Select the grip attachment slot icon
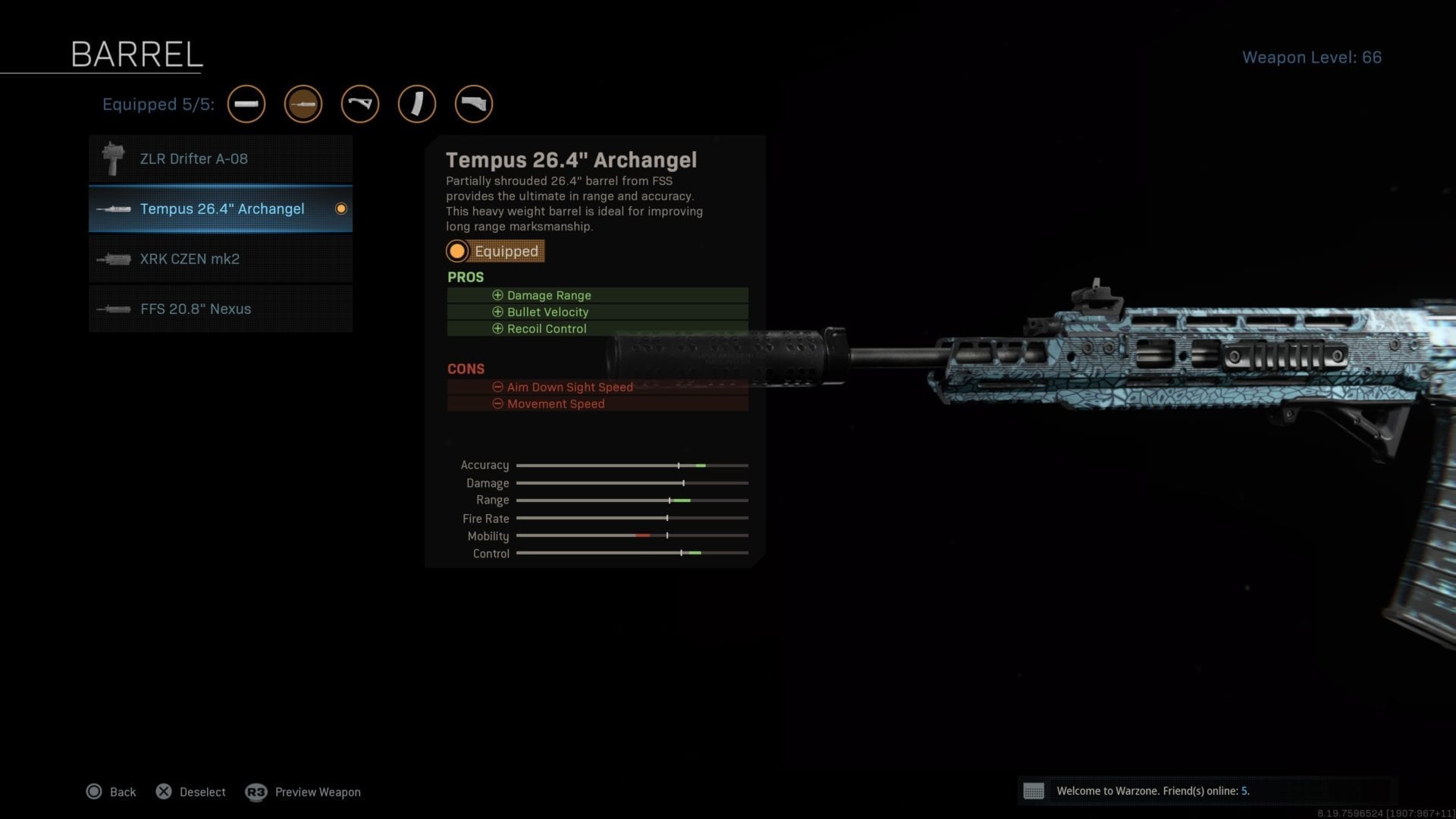This screenshot has width=1456, height=819. [360, 104]
